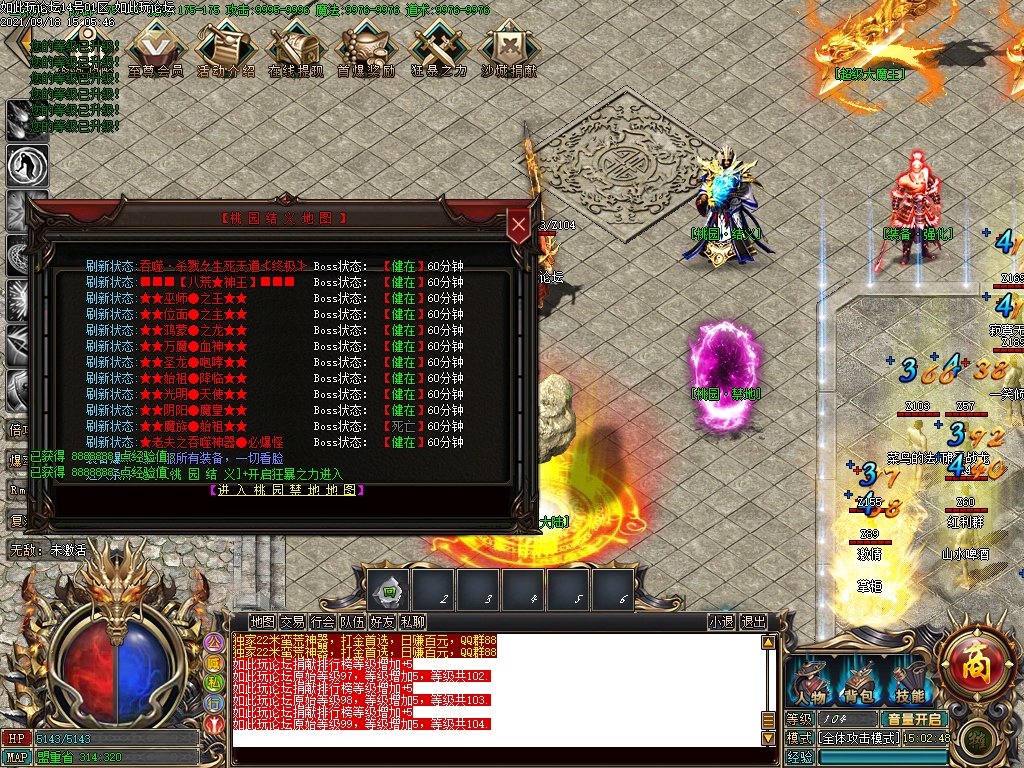The image size is (1024, 768).
Task: Activate the 狂暴之力 crossed swords icon
Action: tap(438, 48)
